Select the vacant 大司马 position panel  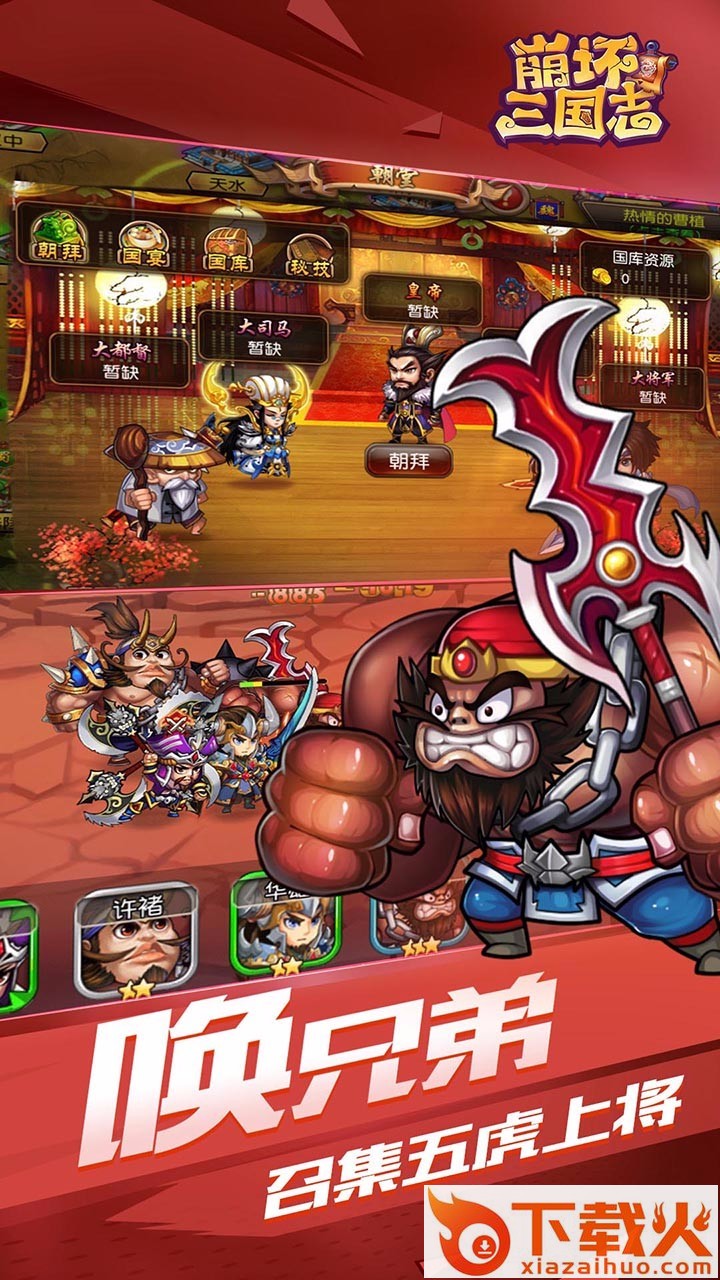[x=262, y=337]
